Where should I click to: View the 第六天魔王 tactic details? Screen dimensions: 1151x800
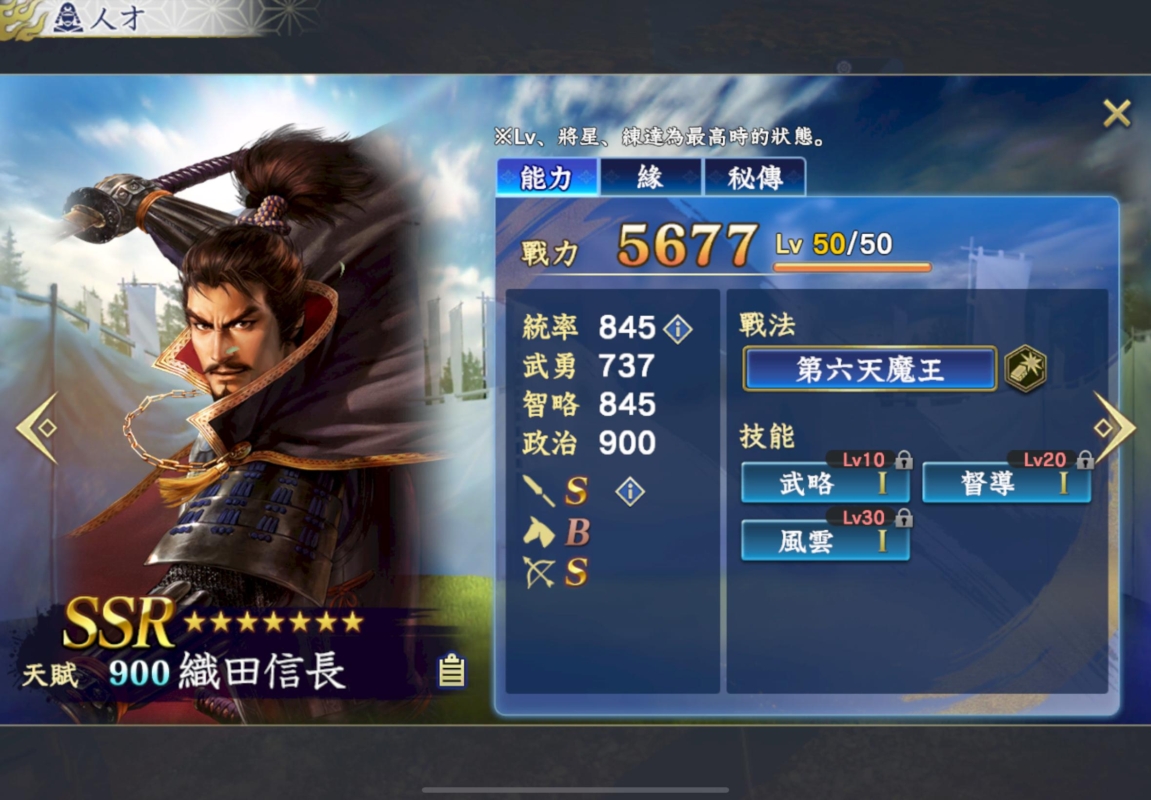click(869, 369)
